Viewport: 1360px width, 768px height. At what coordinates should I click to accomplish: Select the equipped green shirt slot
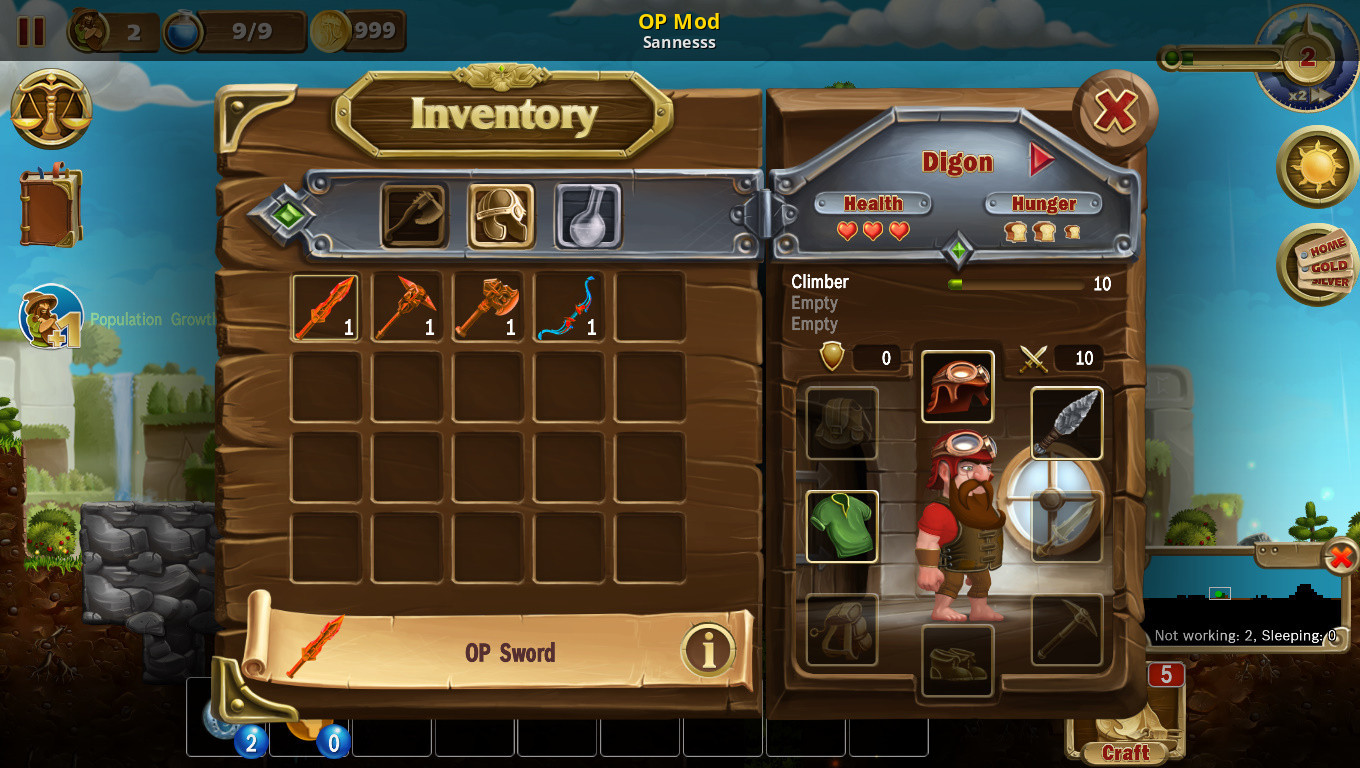tap(842, 526)
